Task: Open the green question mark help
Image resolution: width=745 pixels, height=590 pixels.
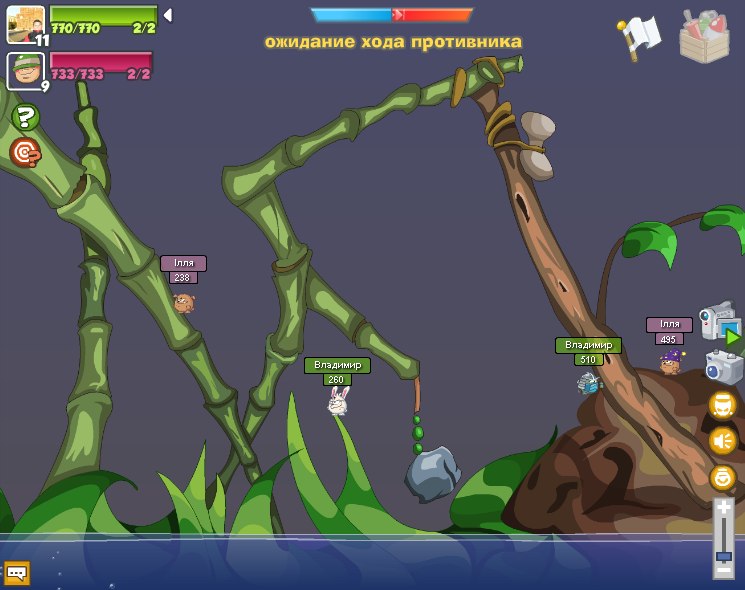Action: click(25, 117)
